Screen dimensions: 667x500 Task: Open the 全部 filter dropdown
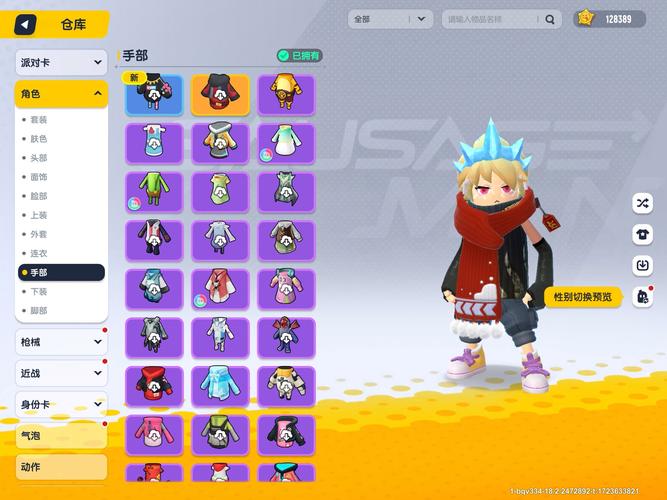tap(390, 19)
